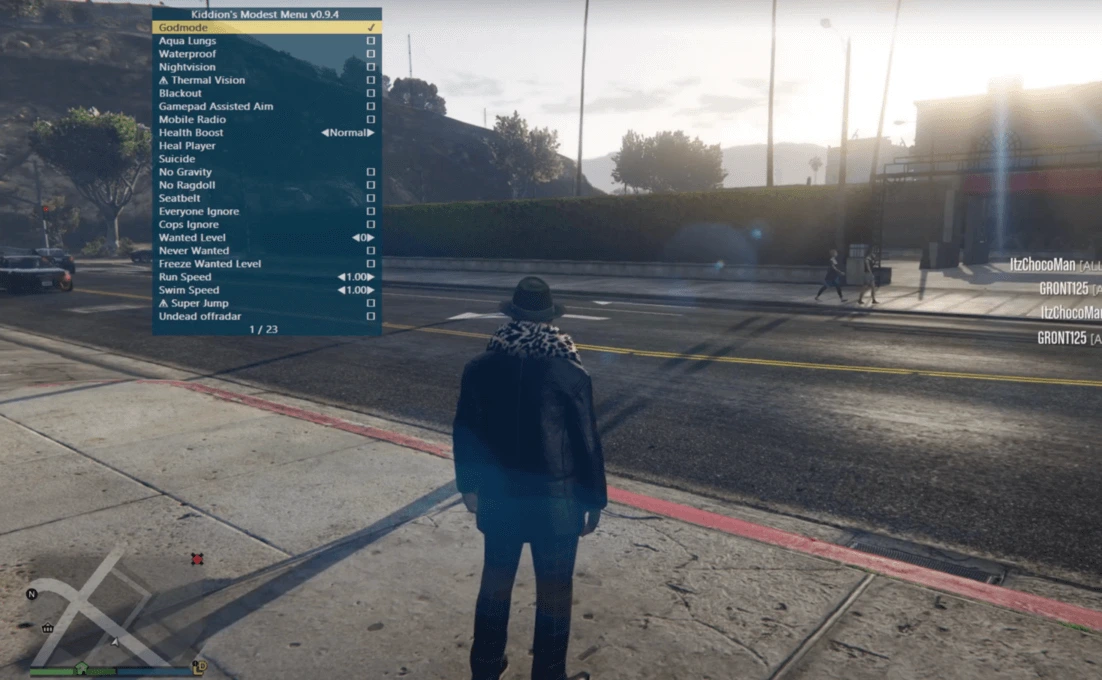This screenshot has height=680, width=1102.
Task: Toggle Undead offradar checkbox
Action: tap(370, 316)
